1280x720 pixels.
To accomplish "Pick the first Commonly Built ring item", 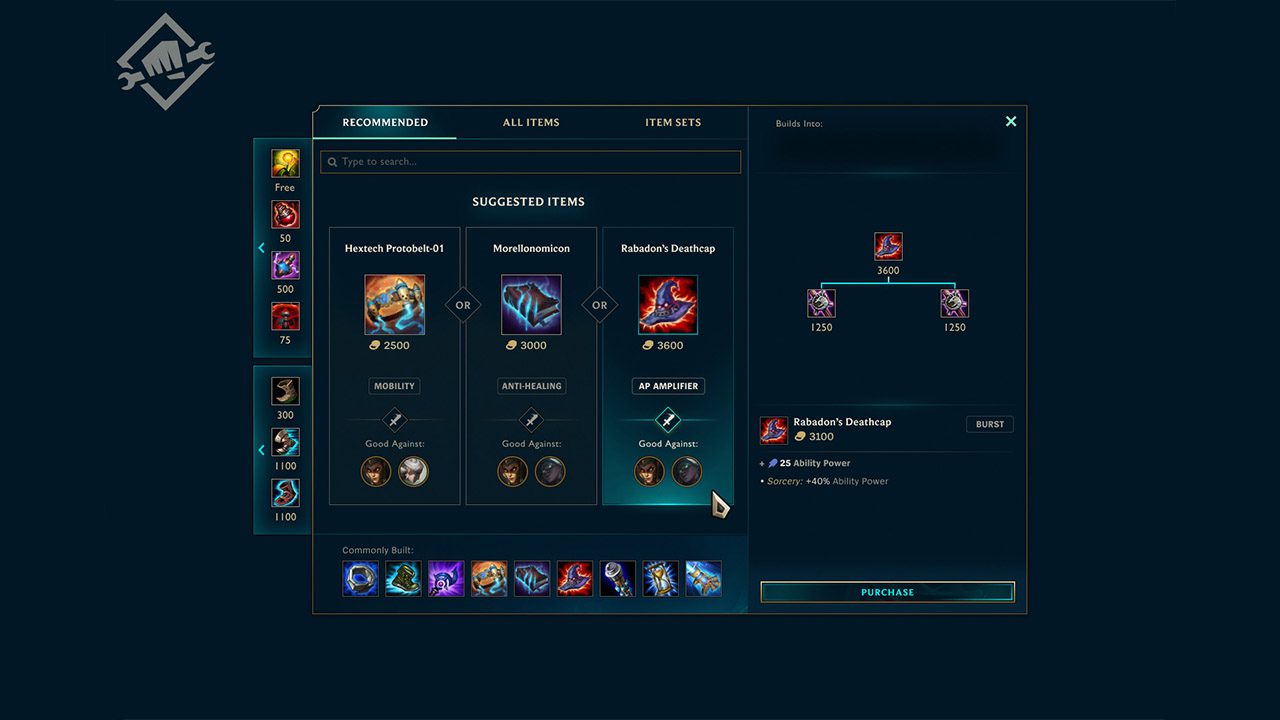I will coord(360,578).
